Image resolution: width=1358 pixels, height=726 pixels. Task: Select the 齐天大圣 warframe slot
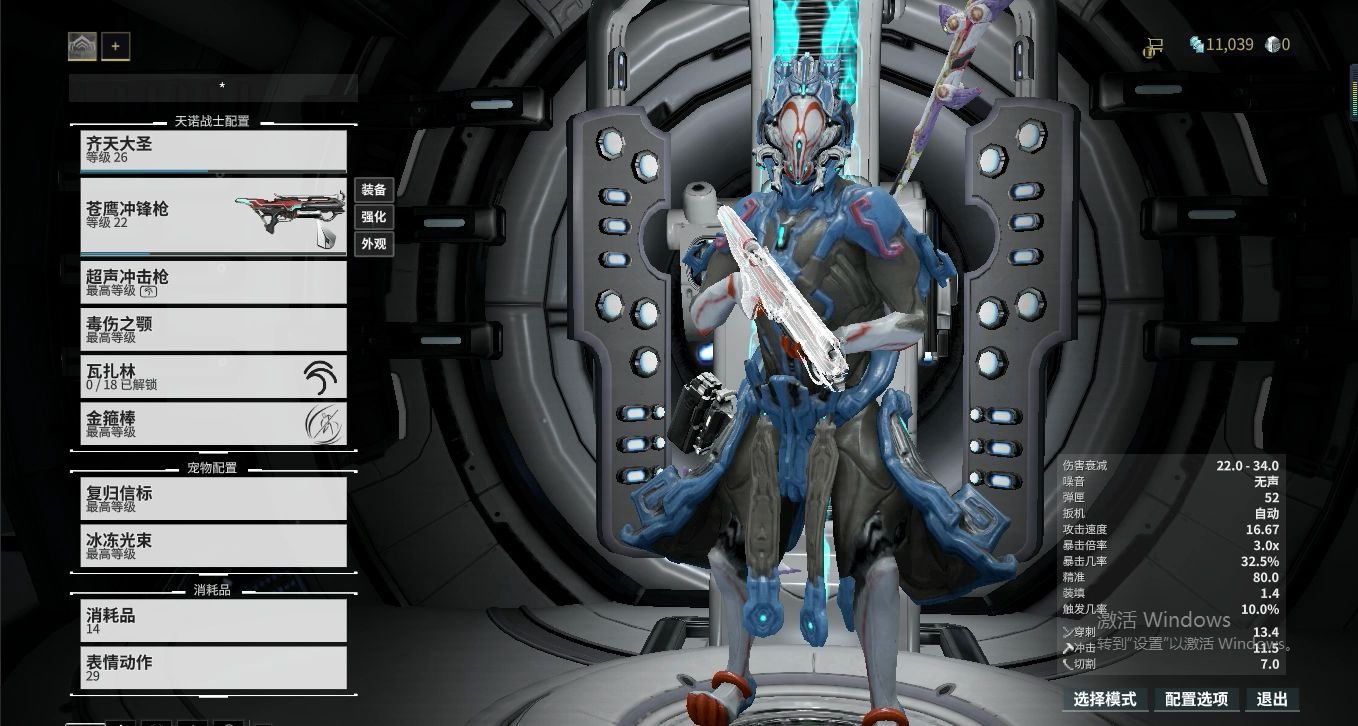[213, 150]
